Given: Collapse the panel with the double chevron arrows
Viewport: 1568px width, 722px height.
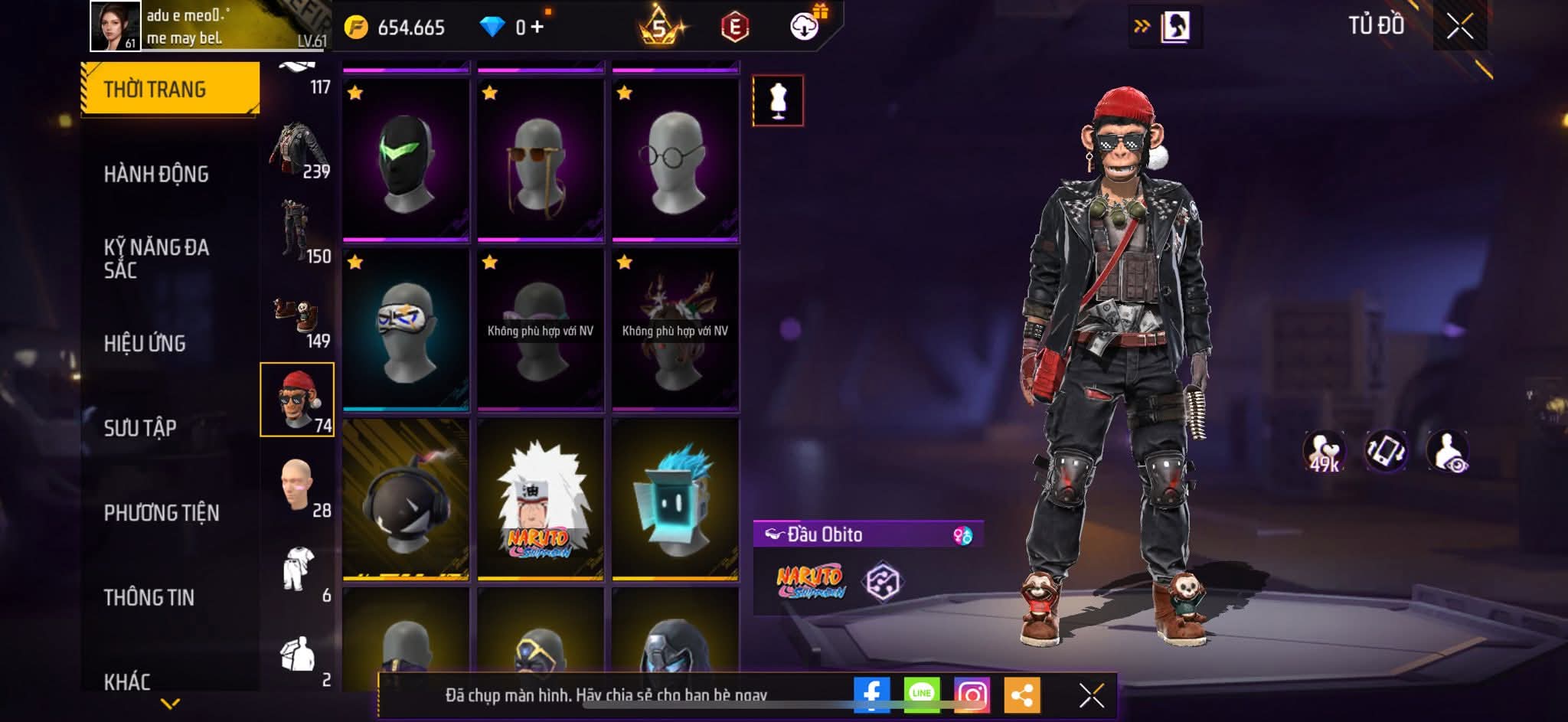Looking at the screenshot, I should tap(1141, 25).
